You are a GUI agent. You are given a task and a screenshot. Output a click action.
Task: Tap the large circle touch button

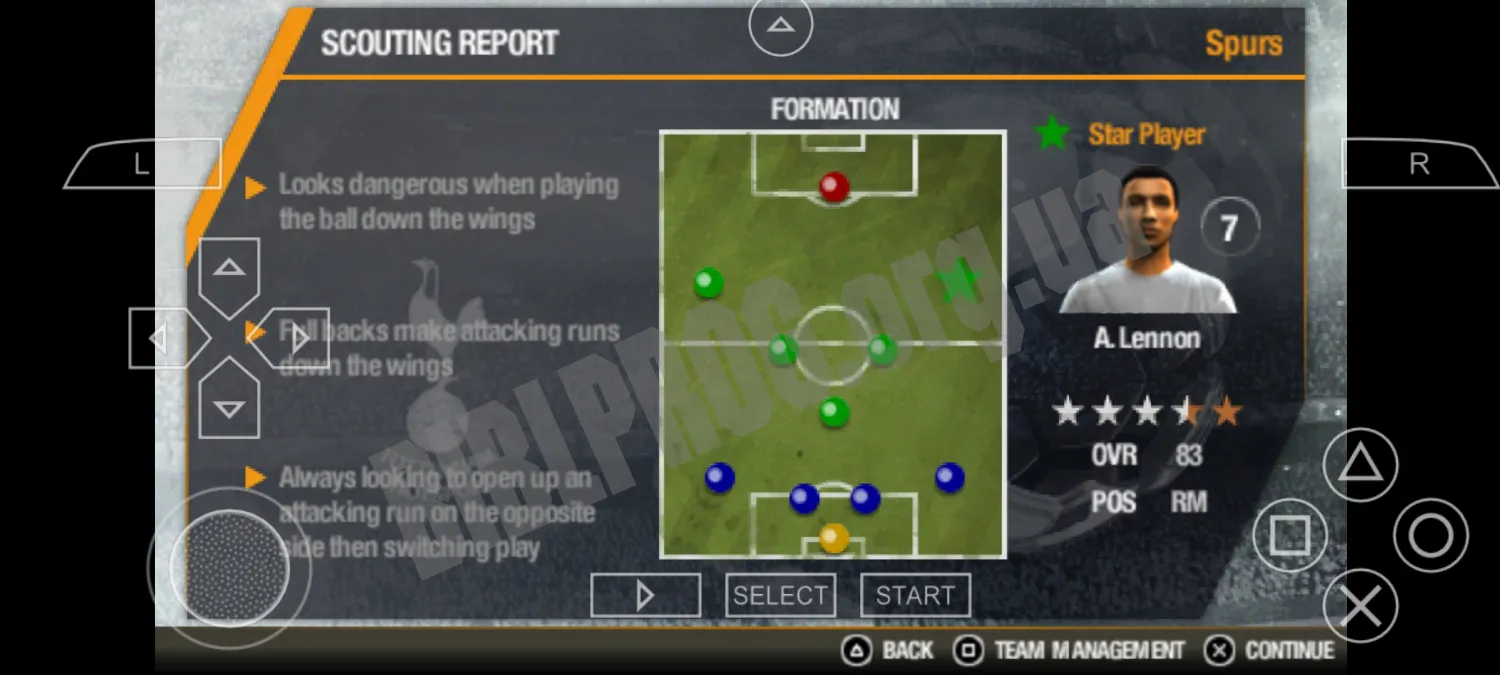tap(1430, 536)
